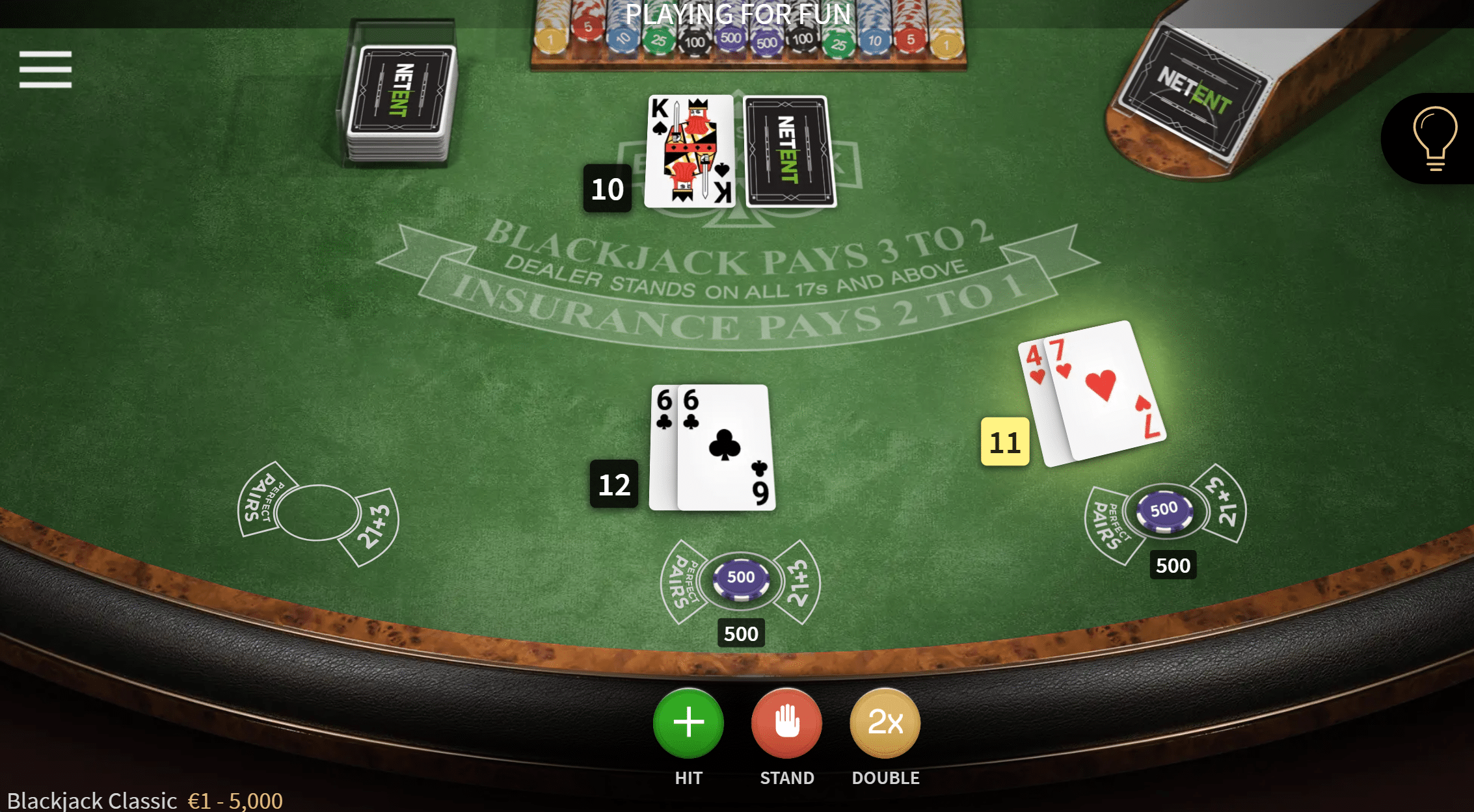Open the hamburger menu

[x=46, y=69]
